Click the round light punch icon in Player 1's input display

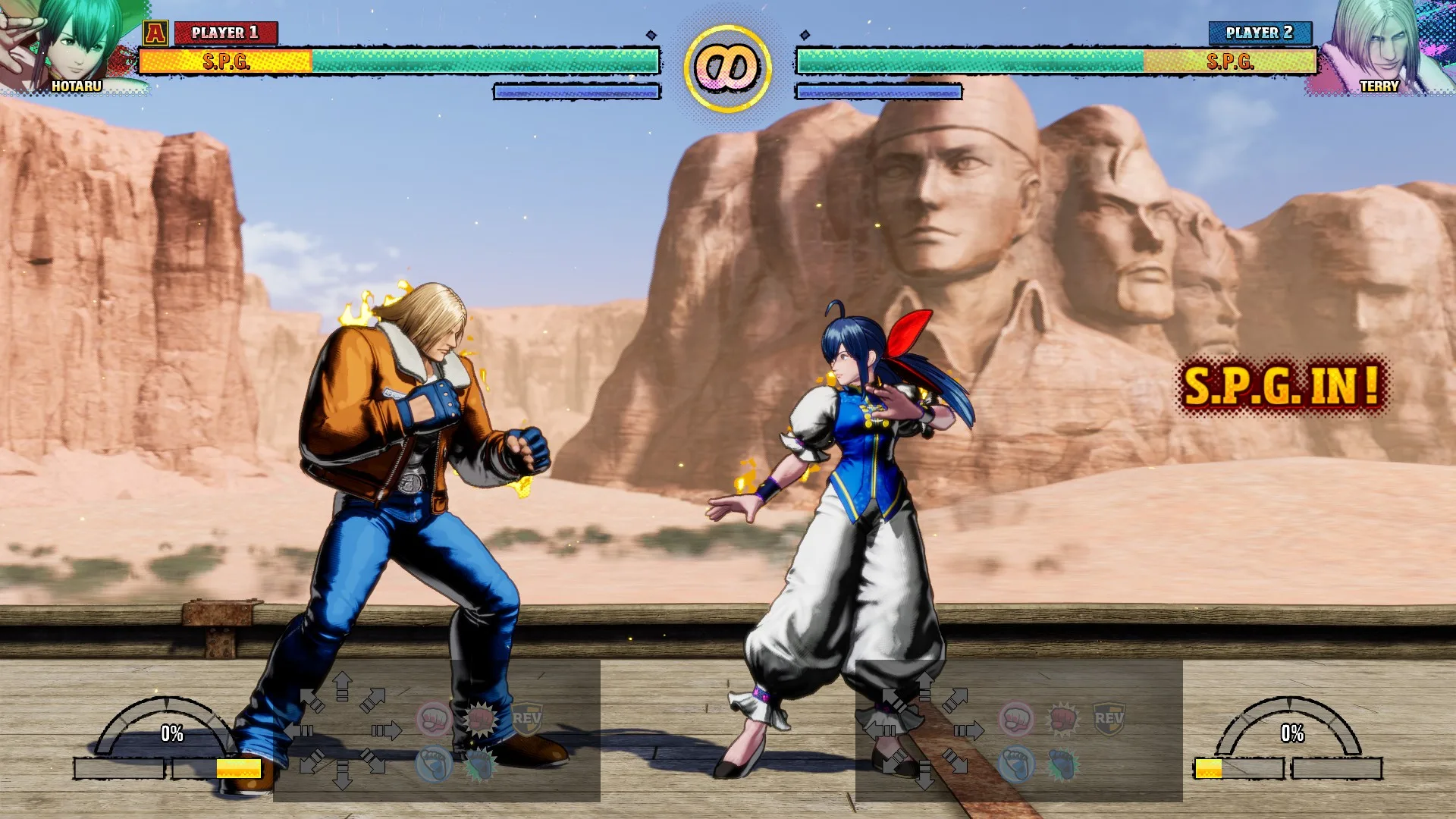point(434,719)
